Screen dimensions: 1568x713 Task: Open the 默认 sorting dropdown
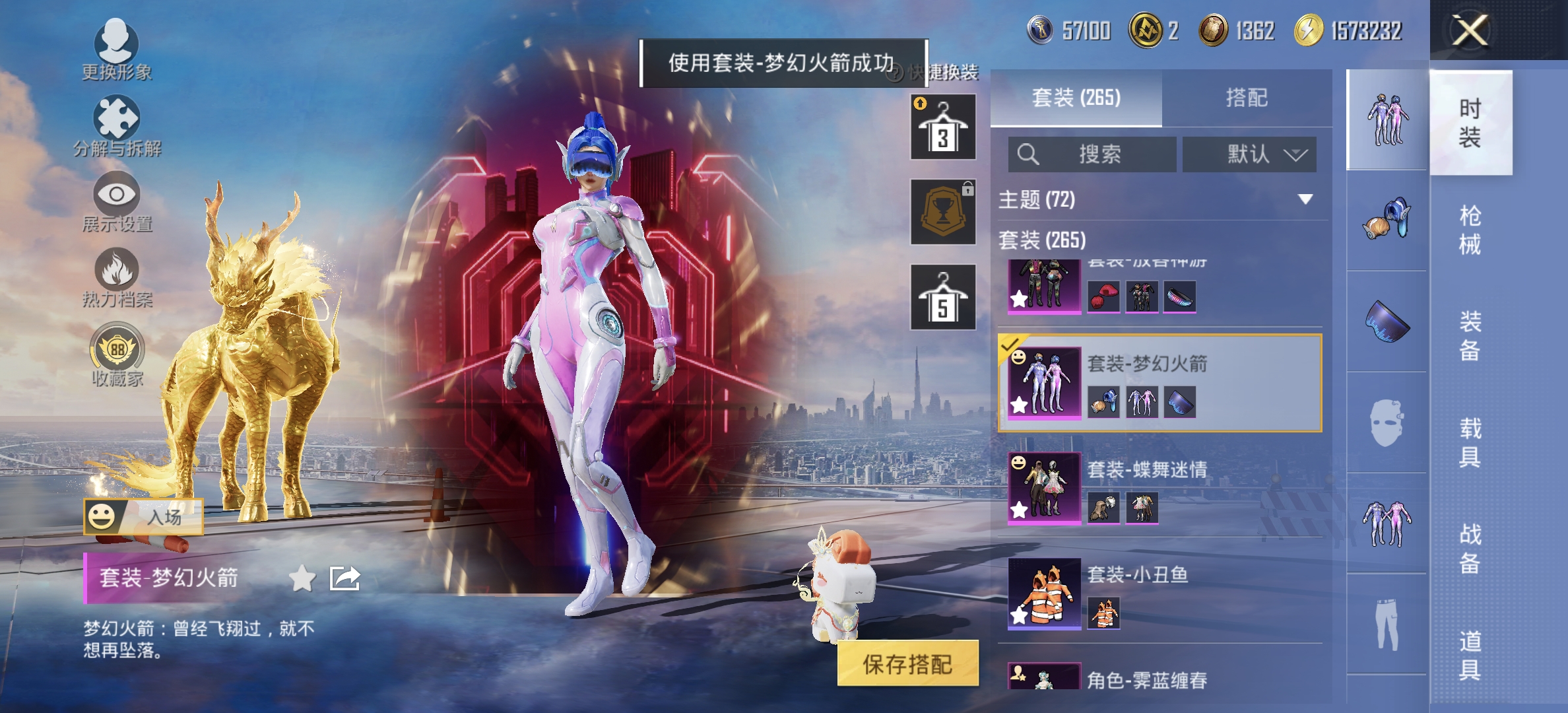pos(1247,153)
